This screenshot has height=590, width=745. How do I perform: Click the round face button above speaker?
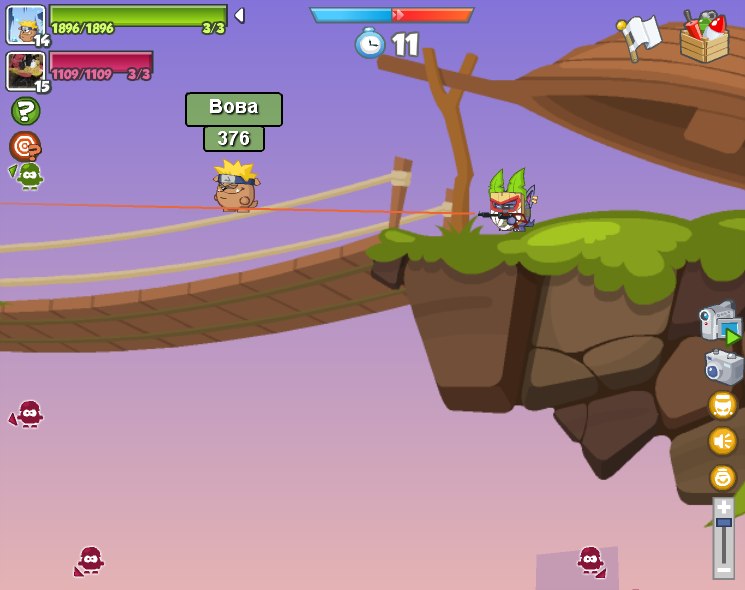(722, 405)
